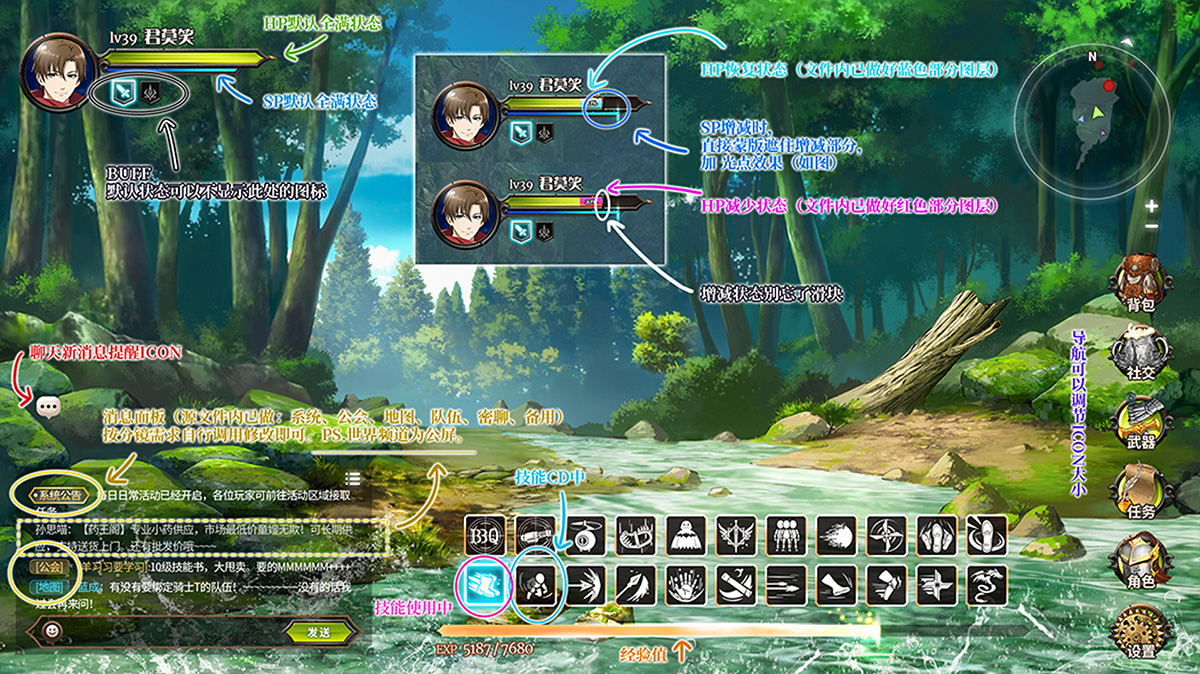Open the 设置 settings gear
Image resolution: width=1200 pixels, height=674 pixels.
pyautogui.click(x=1139, y=632)
